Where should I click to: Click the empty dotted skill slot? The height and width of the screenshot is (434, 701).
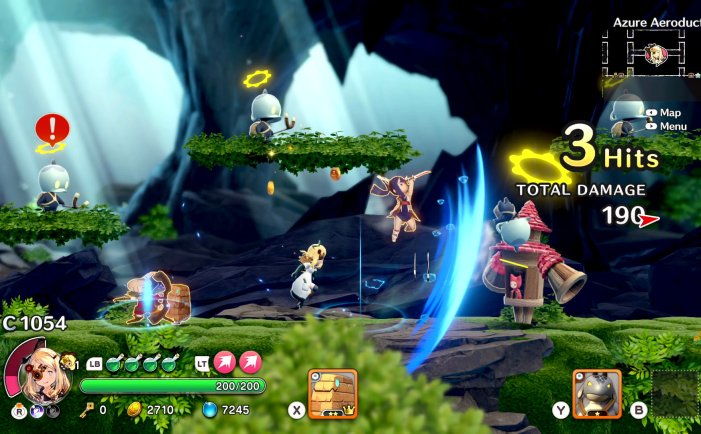point(675,393)
